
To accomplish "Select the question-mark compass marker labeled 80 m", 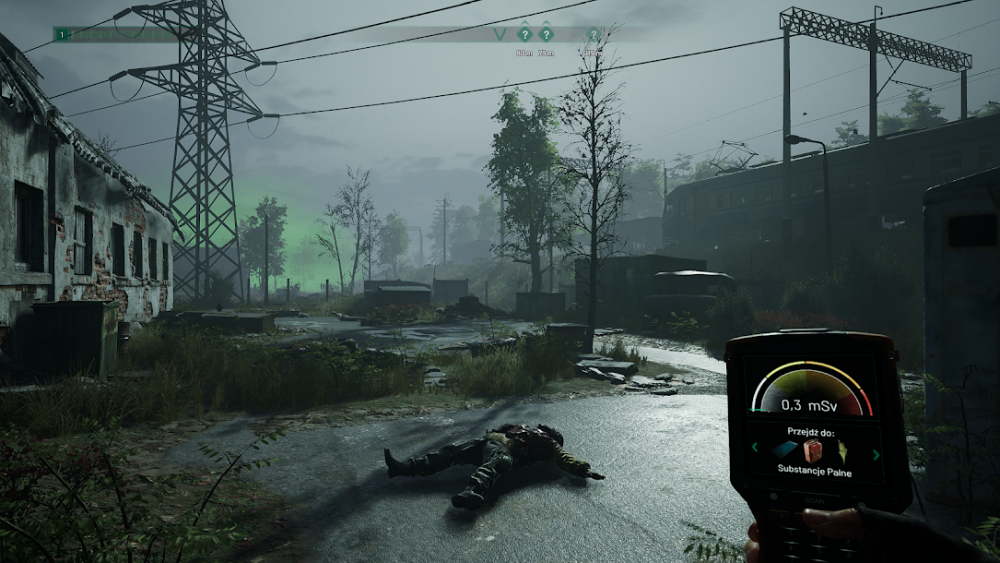I will (524, 33).
